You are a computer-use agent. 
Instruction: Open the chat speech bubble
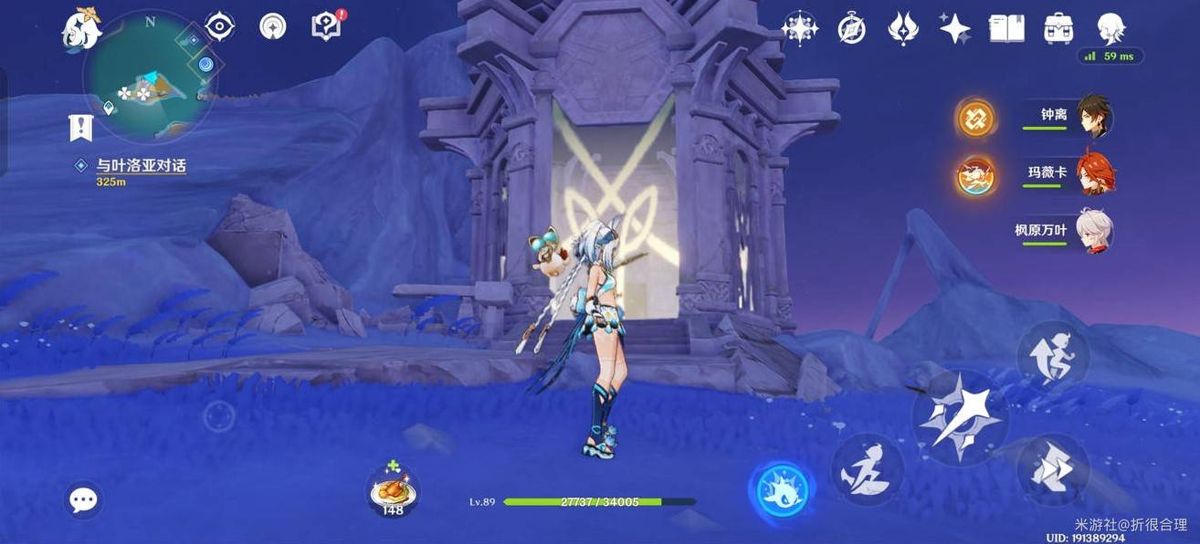point(84,500)
